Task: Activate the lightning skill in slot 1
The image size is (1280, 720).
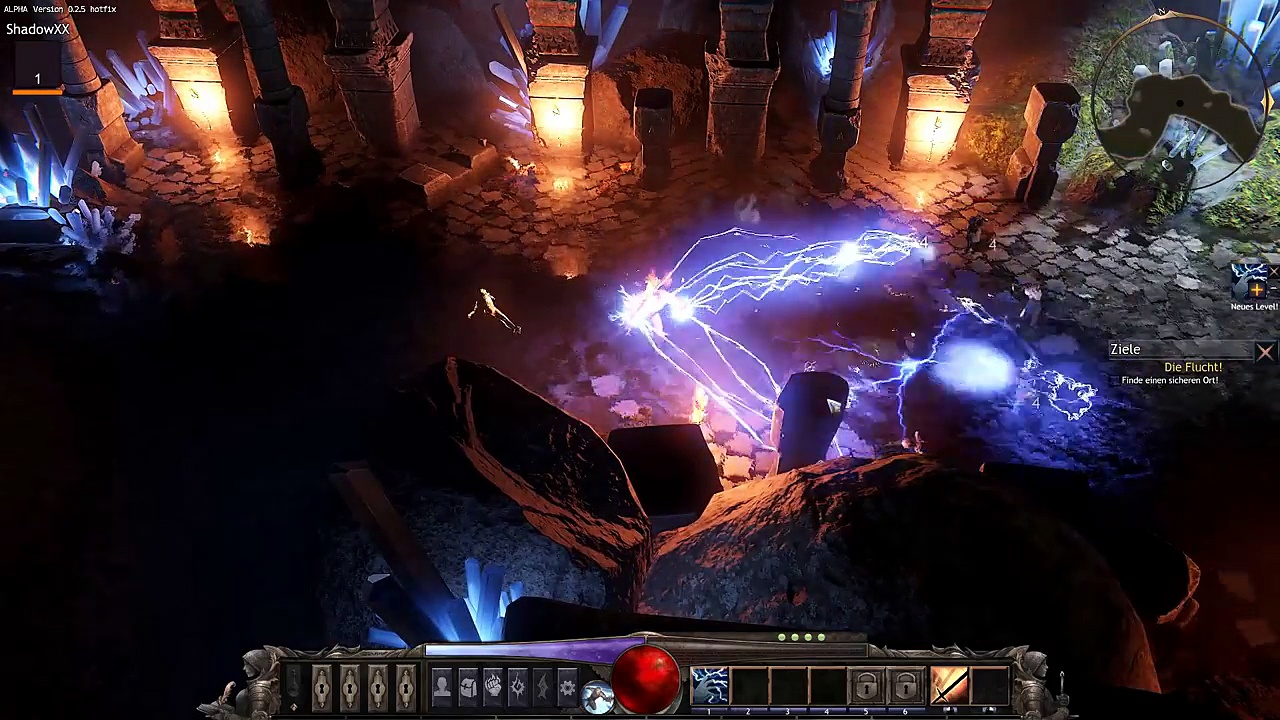Action: pyautogui.click(x=710, y=686)
